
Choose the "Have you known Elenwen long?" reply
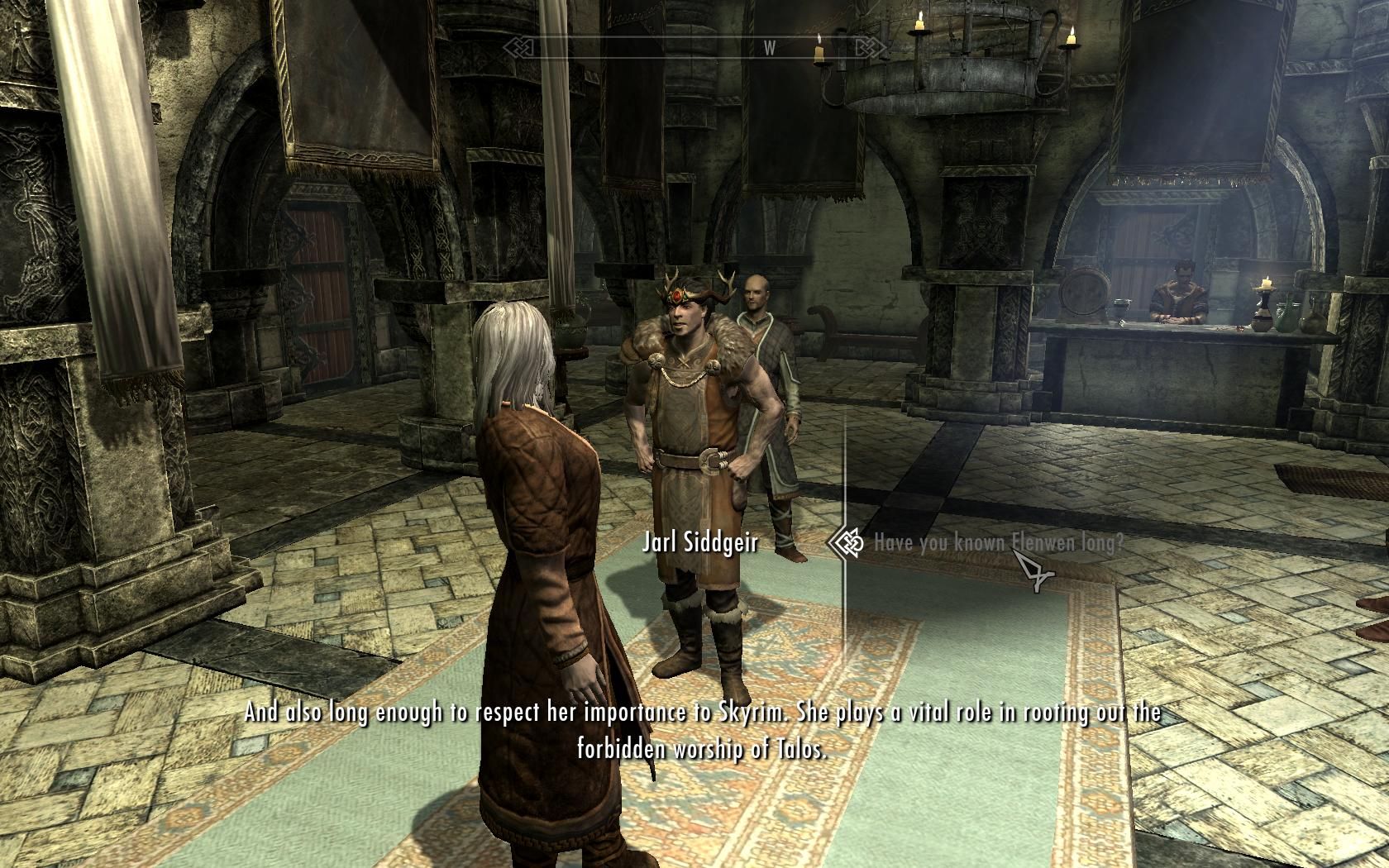(998, 543)
